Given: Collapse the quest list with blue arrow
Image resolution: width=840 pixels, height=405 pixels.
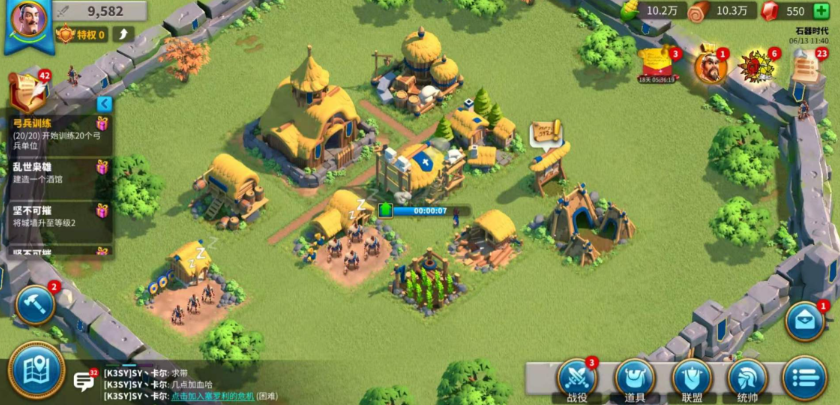Looking at the screenshot, I should (x=103, y=104).
